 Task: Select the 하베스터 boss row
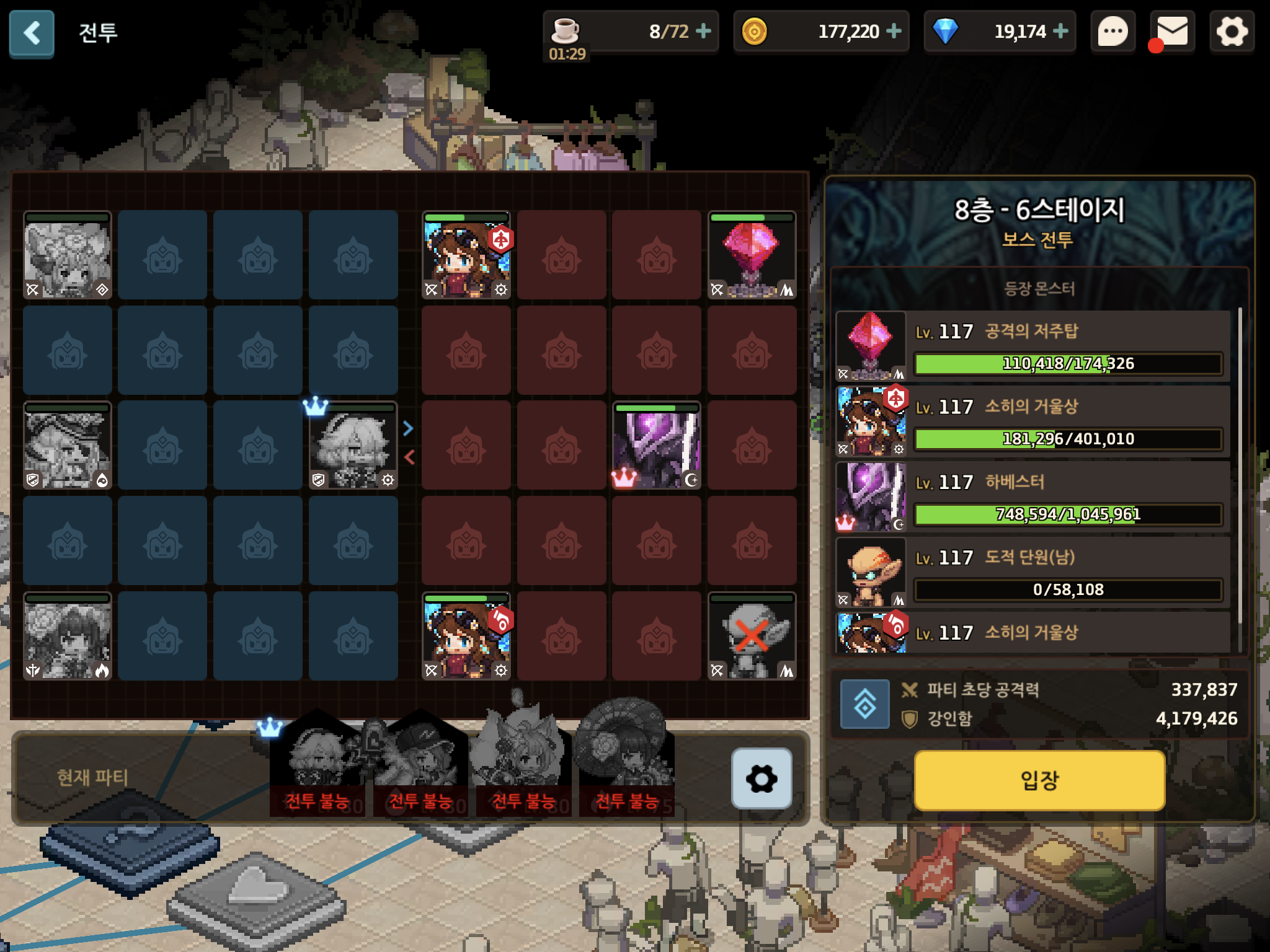point(1032,497)
